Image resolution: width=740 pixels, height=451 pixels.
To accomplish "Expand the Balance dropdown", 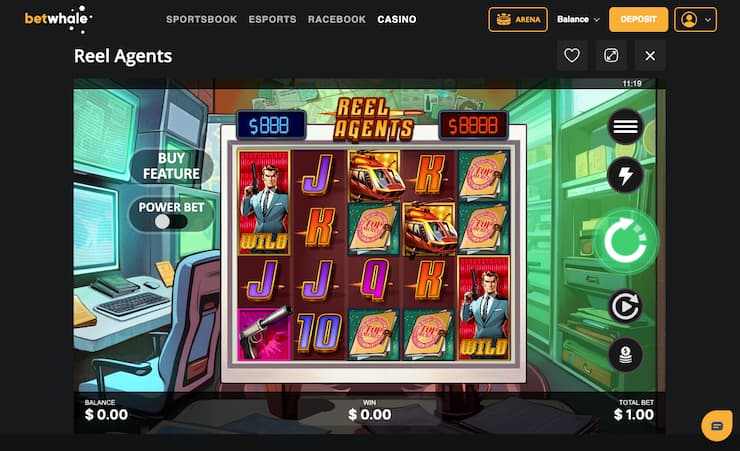I will point(578,19).
